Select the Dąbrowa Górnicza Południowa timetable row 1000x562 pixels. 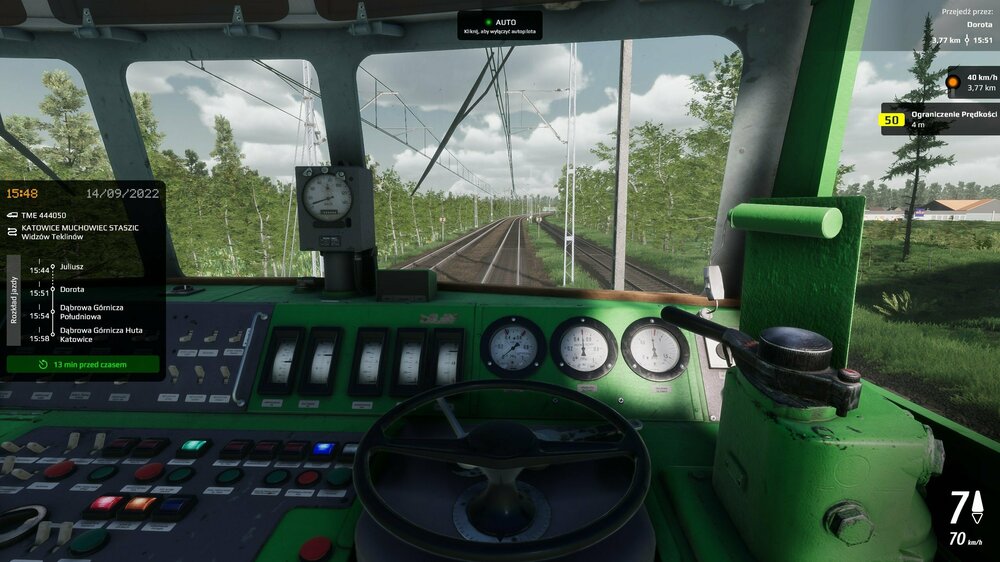pos(84,315)
